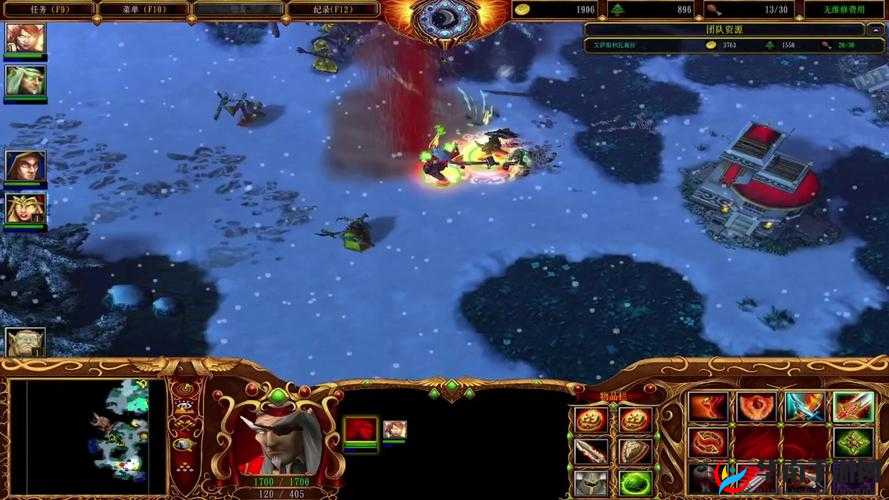
Task: Open the main Menu (F10)
Action: (143, 9)
